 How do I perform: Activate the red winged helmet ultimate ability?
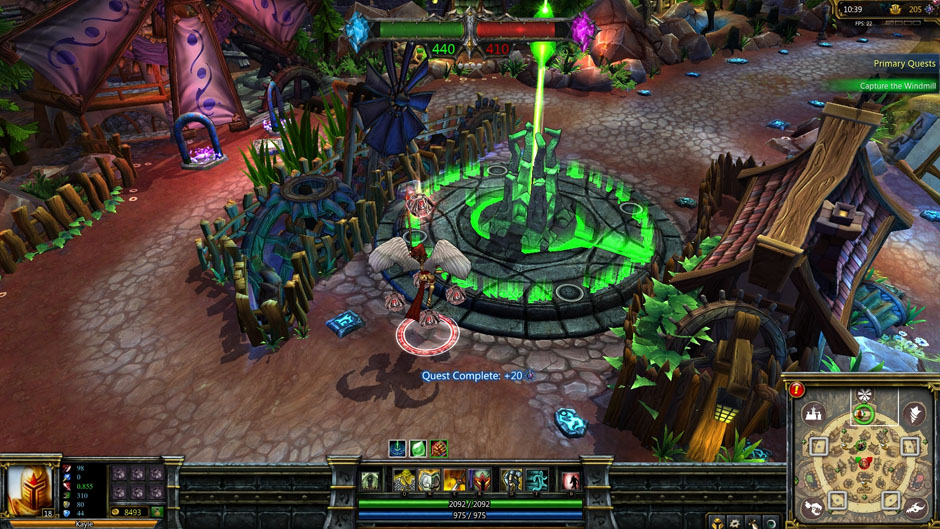click(x=480, y=480)
